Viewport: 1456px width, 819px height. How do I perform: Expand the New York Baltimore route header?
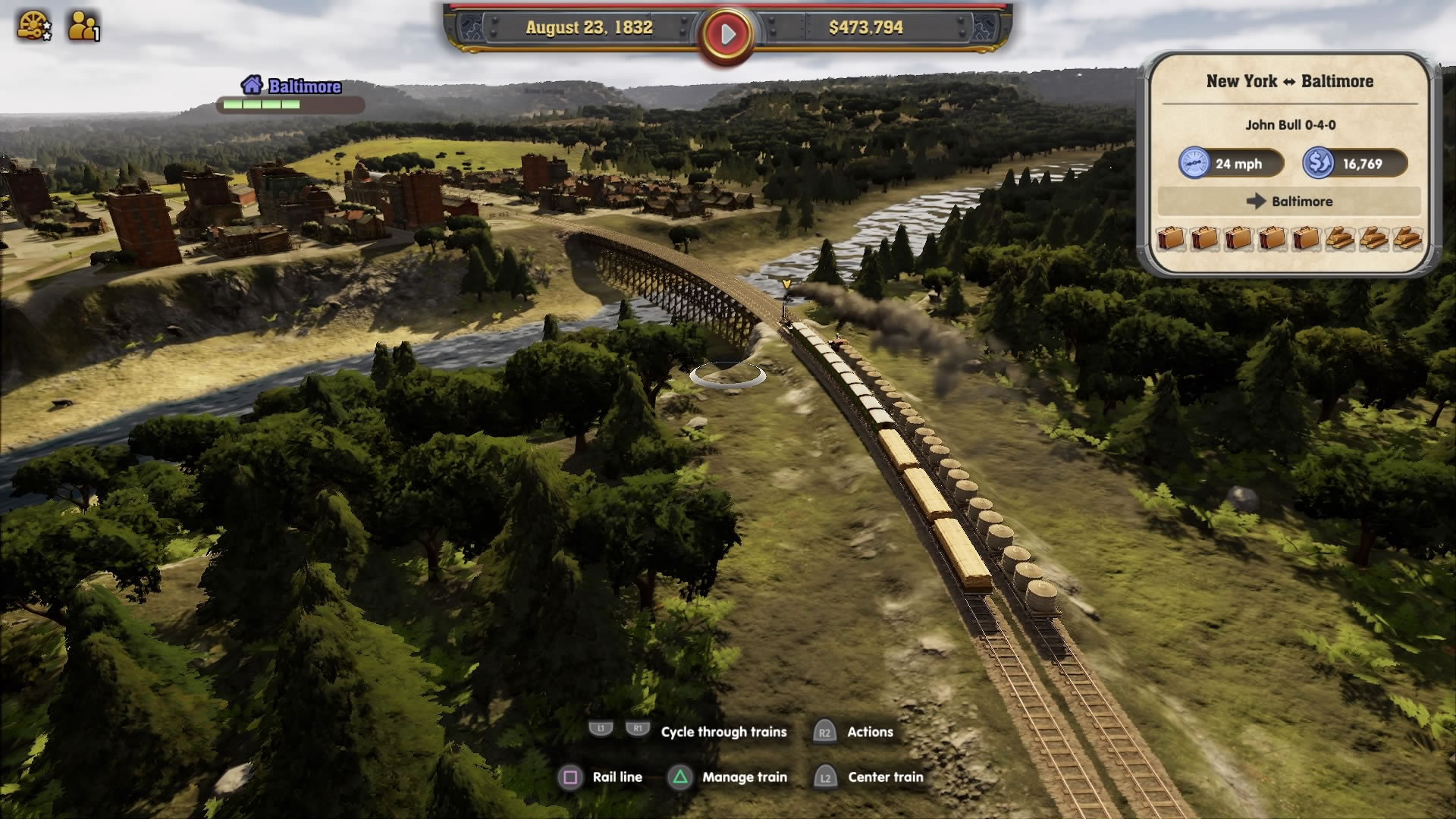click(x=1291, y=81)
